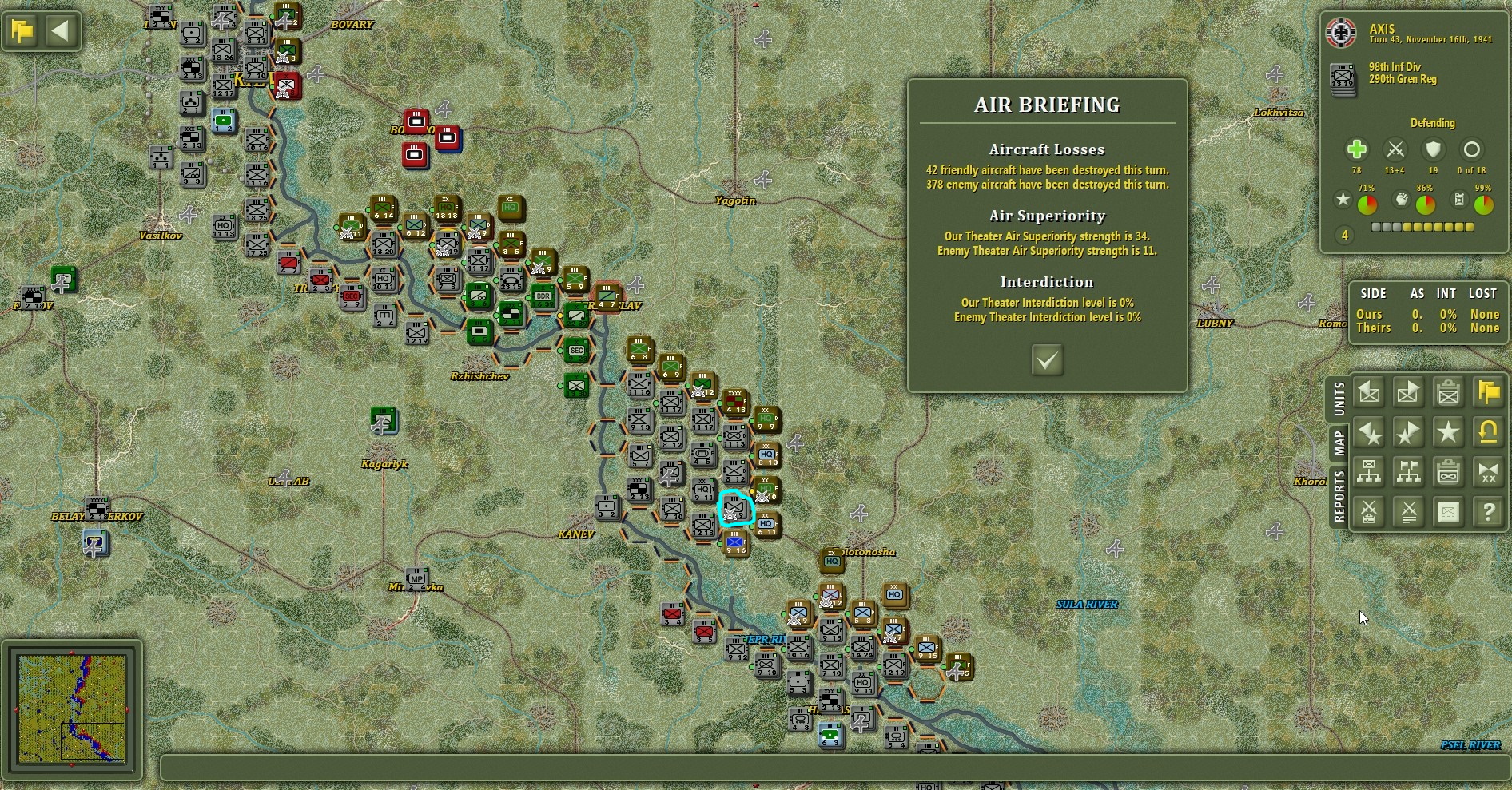The height and width of the screenshot is (790, 1512).
Task: Toggle the next formation star icon
Action: click(x=1408, y=432)
